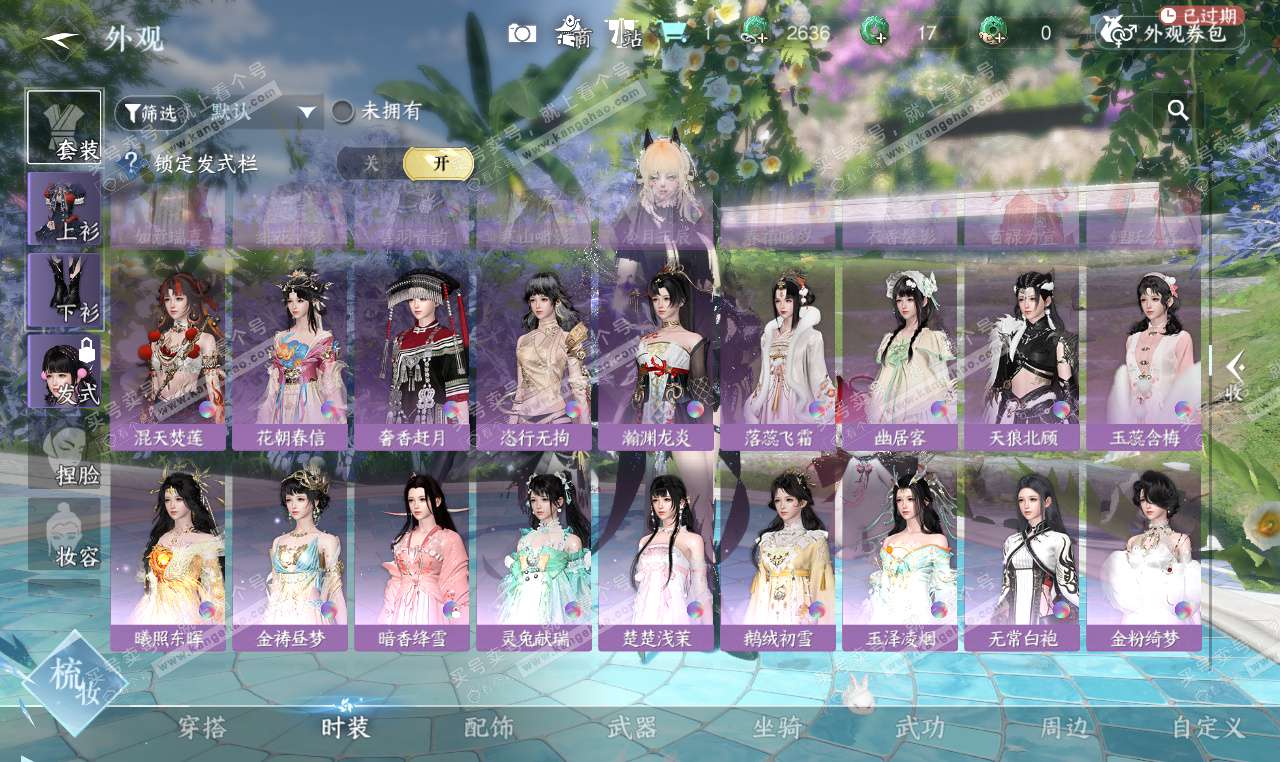Select the 暗香绛雪 outfit card

point(412,552)
